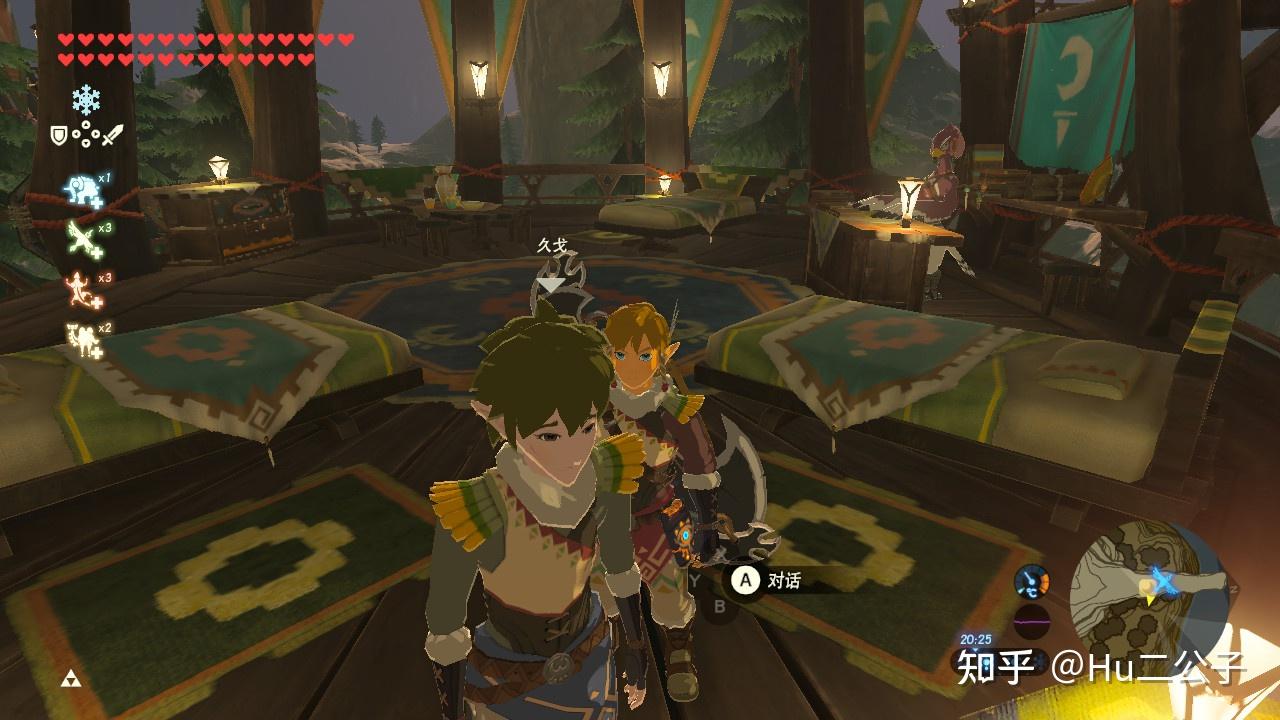This screenshot has height=720, width=1280.
Task: Click the white Triforce icon
Action: (x=69, y=679)
